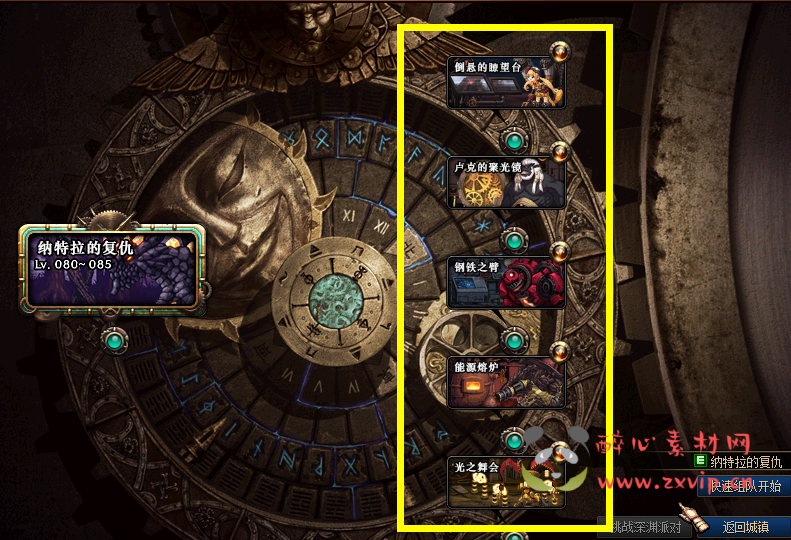Pick the 钢铁之臂 dungeon tile

click(x=506, y=282)
